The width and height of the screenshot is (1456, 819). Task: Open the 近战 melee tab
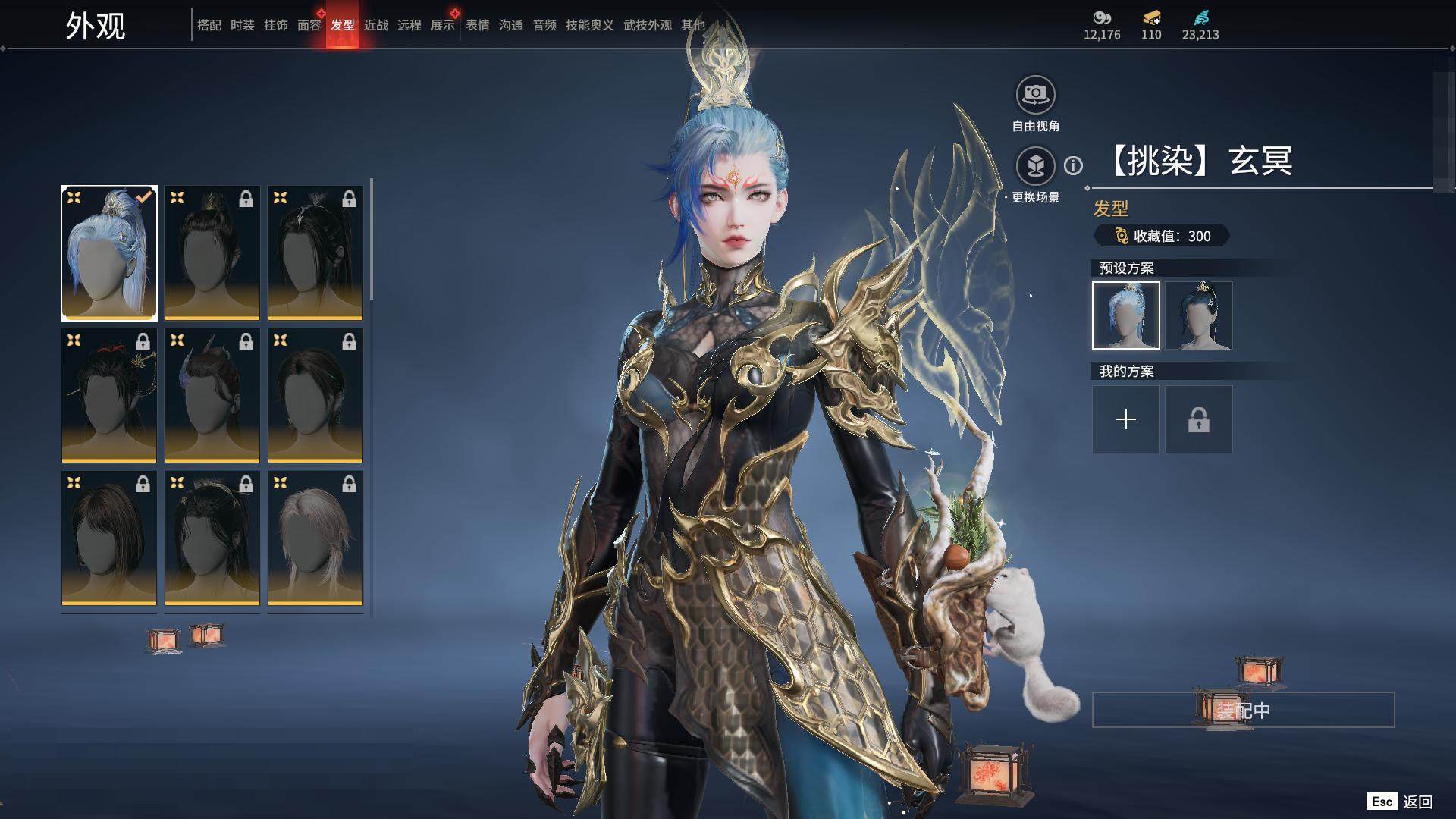(375, 25)
